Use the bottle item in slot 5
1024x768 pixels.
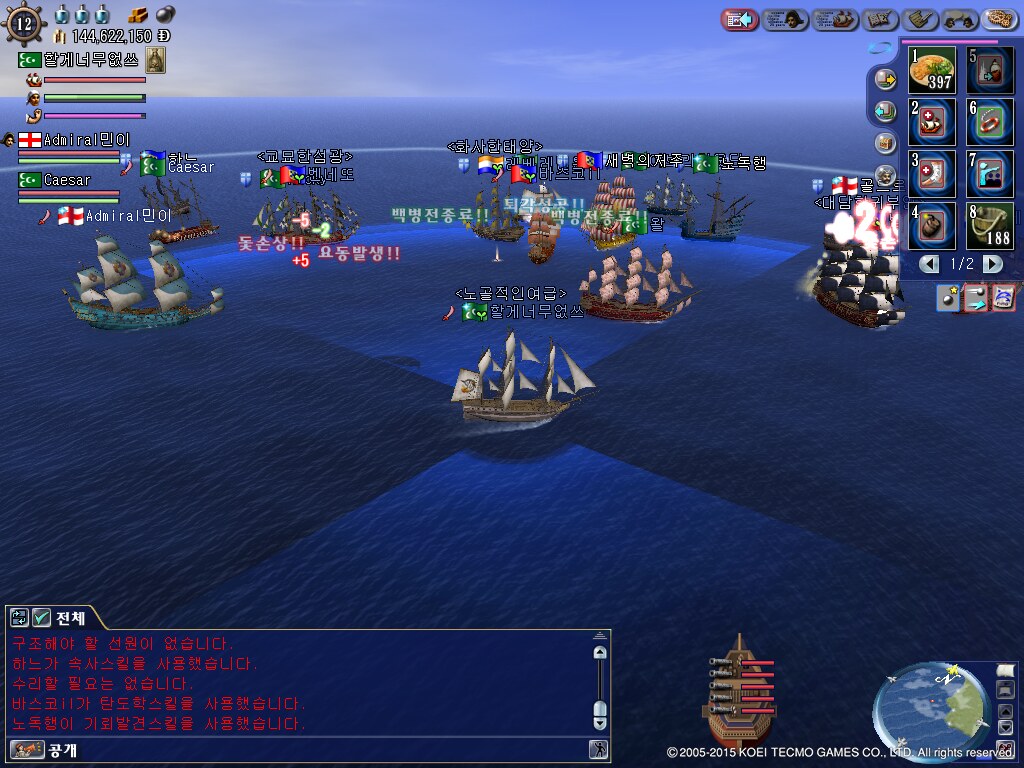click(x=990, y=70)
